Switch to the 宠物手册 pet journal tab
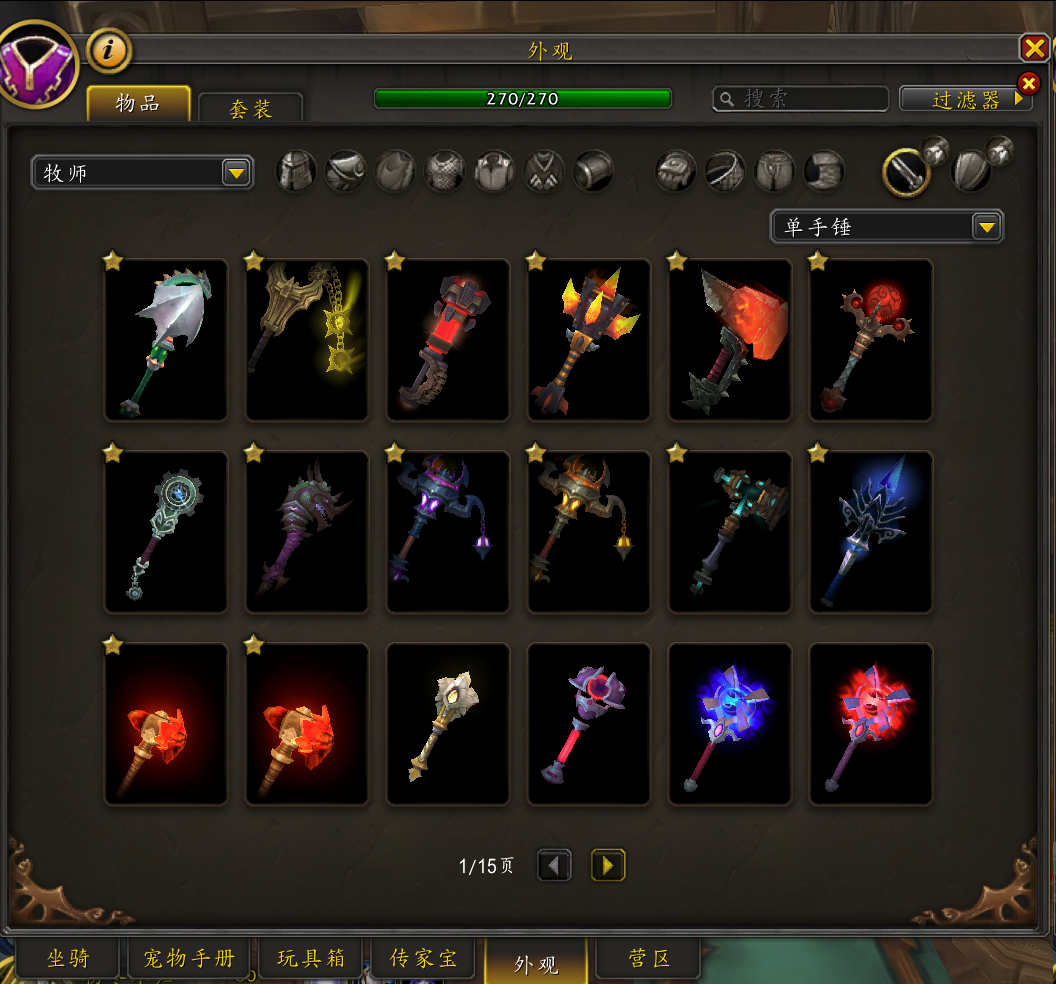 (x=189, y=959)
